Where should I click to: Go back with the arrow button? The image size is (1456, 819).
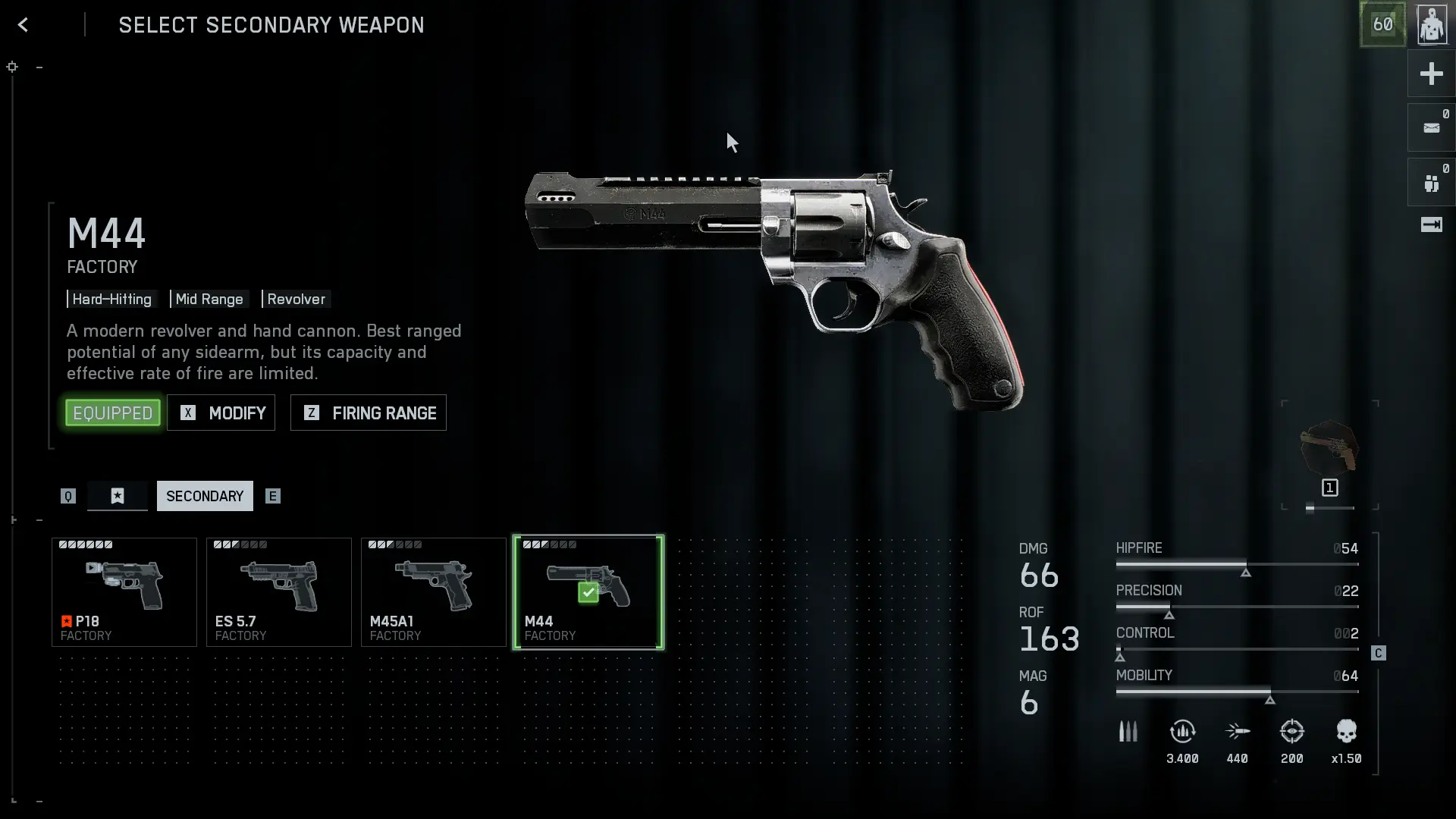23,25
